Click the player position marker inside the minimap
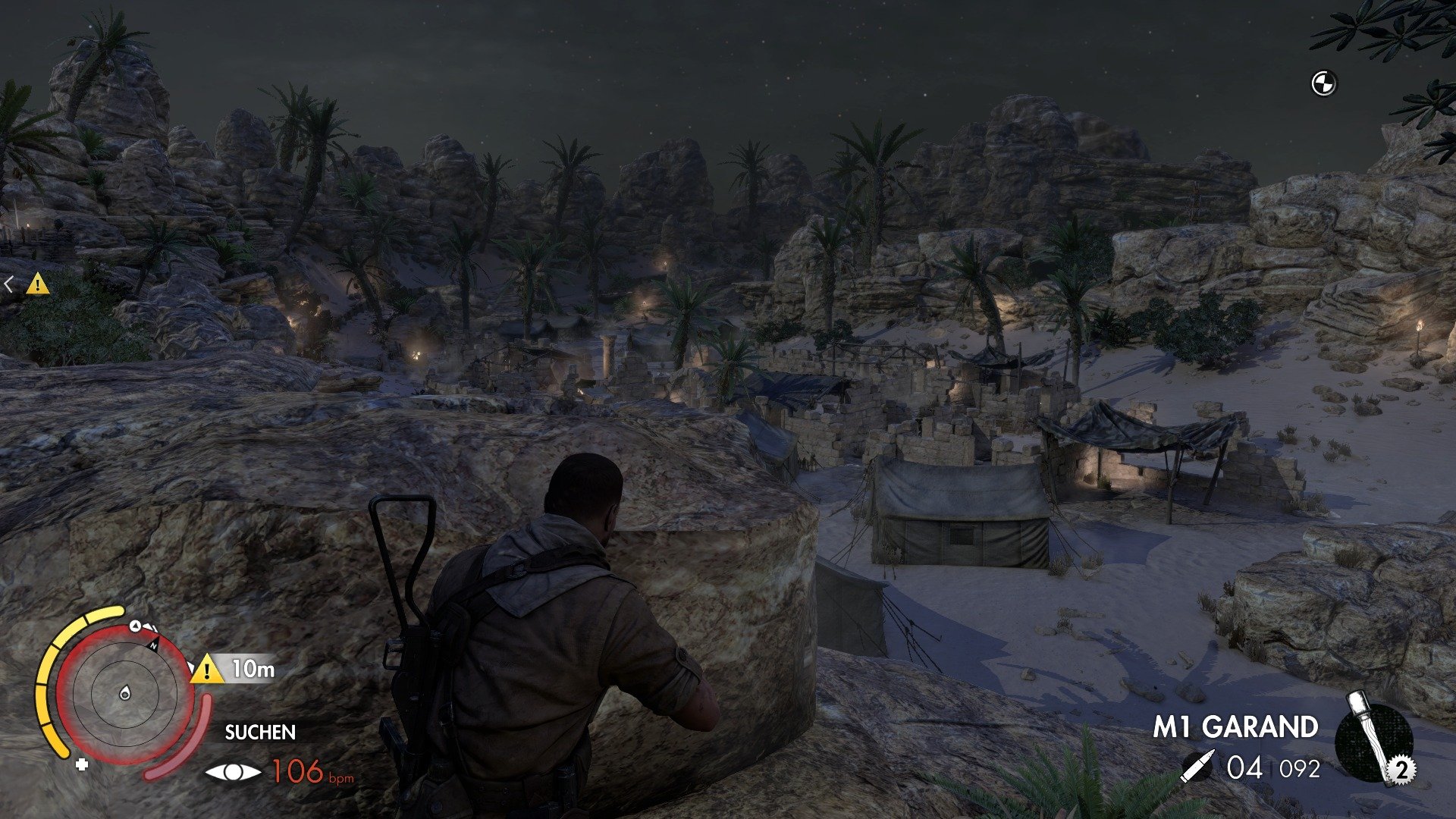The image size is (1456, 819). tap(125, 693)
